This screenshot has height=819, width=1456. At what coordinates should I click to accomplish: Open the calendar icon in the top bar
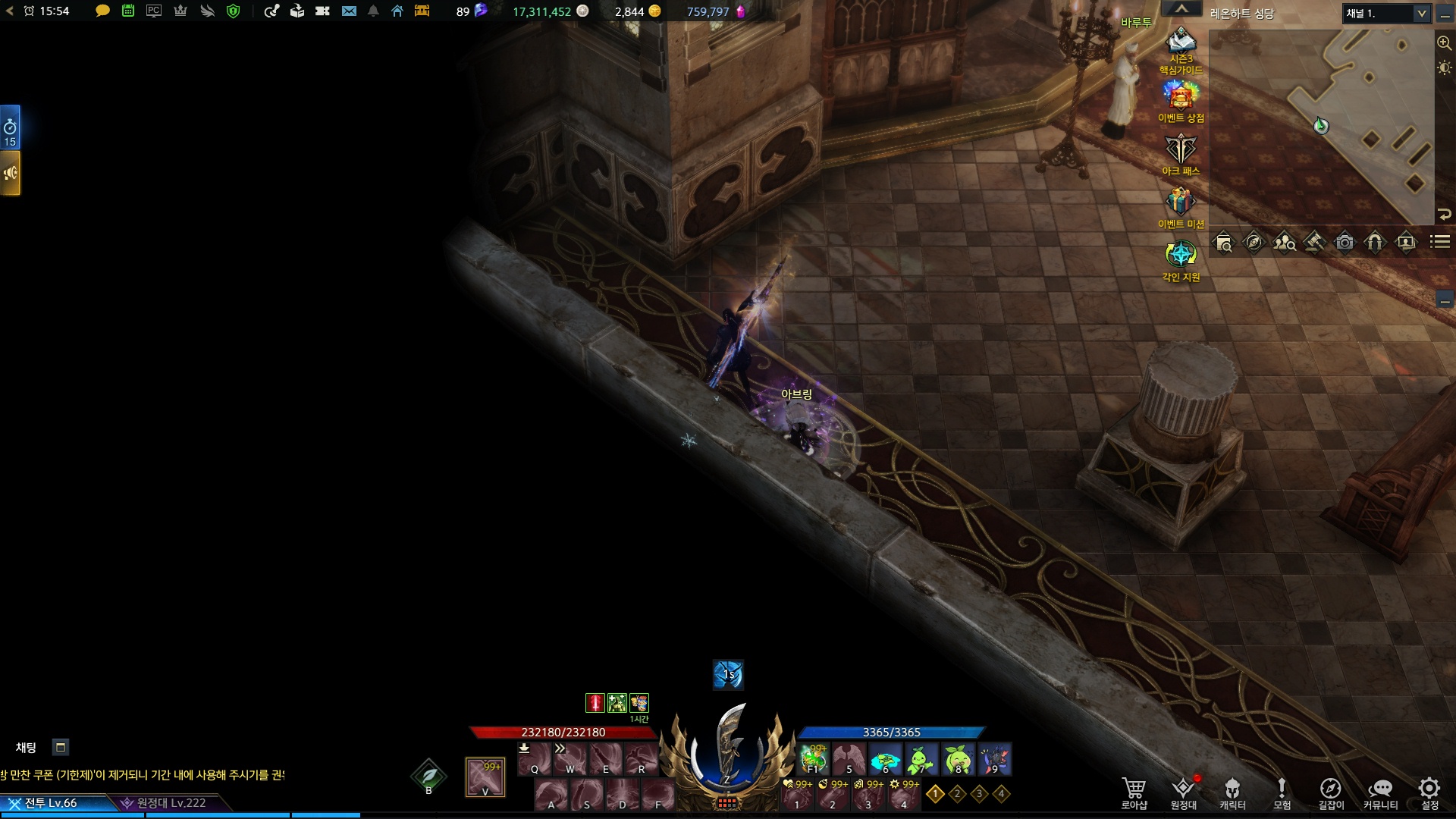click(128, 11)
